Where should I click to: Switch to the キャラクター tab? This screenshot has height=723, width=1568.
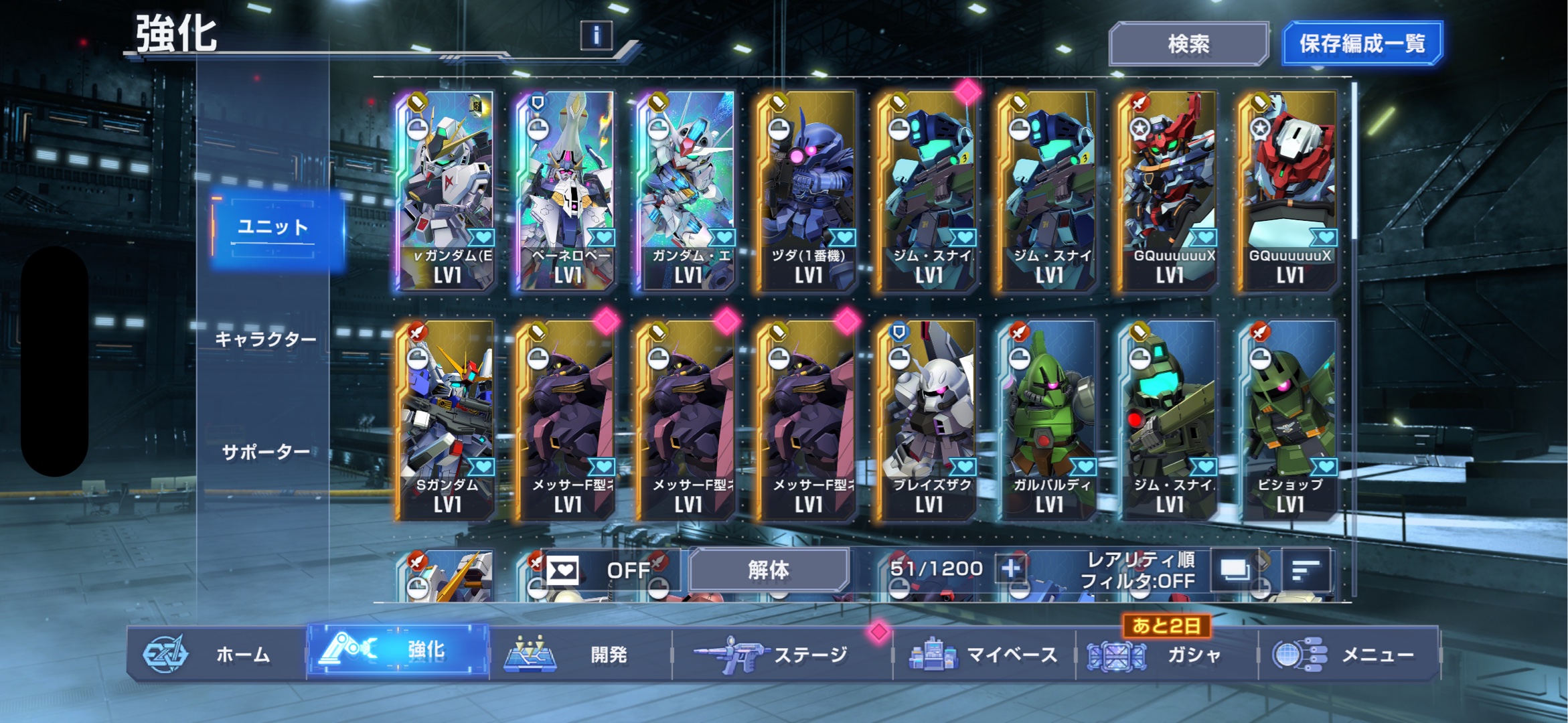click(x=266, y=339)
